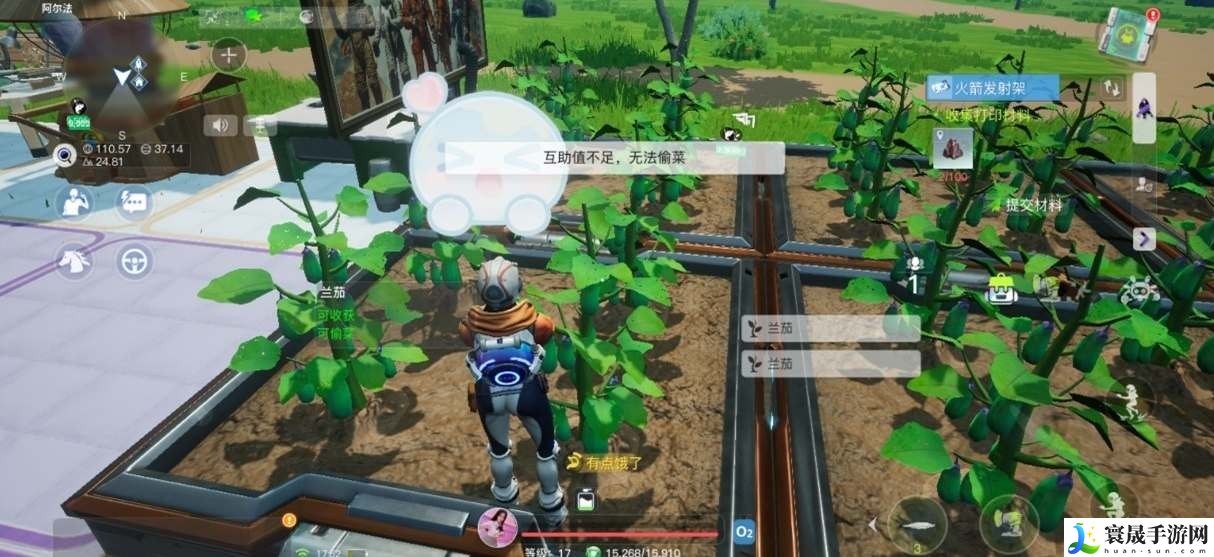Tap the steering wheel vehicle button
The width and height of the screenshot is (1214, 557).
coord(132,261)
